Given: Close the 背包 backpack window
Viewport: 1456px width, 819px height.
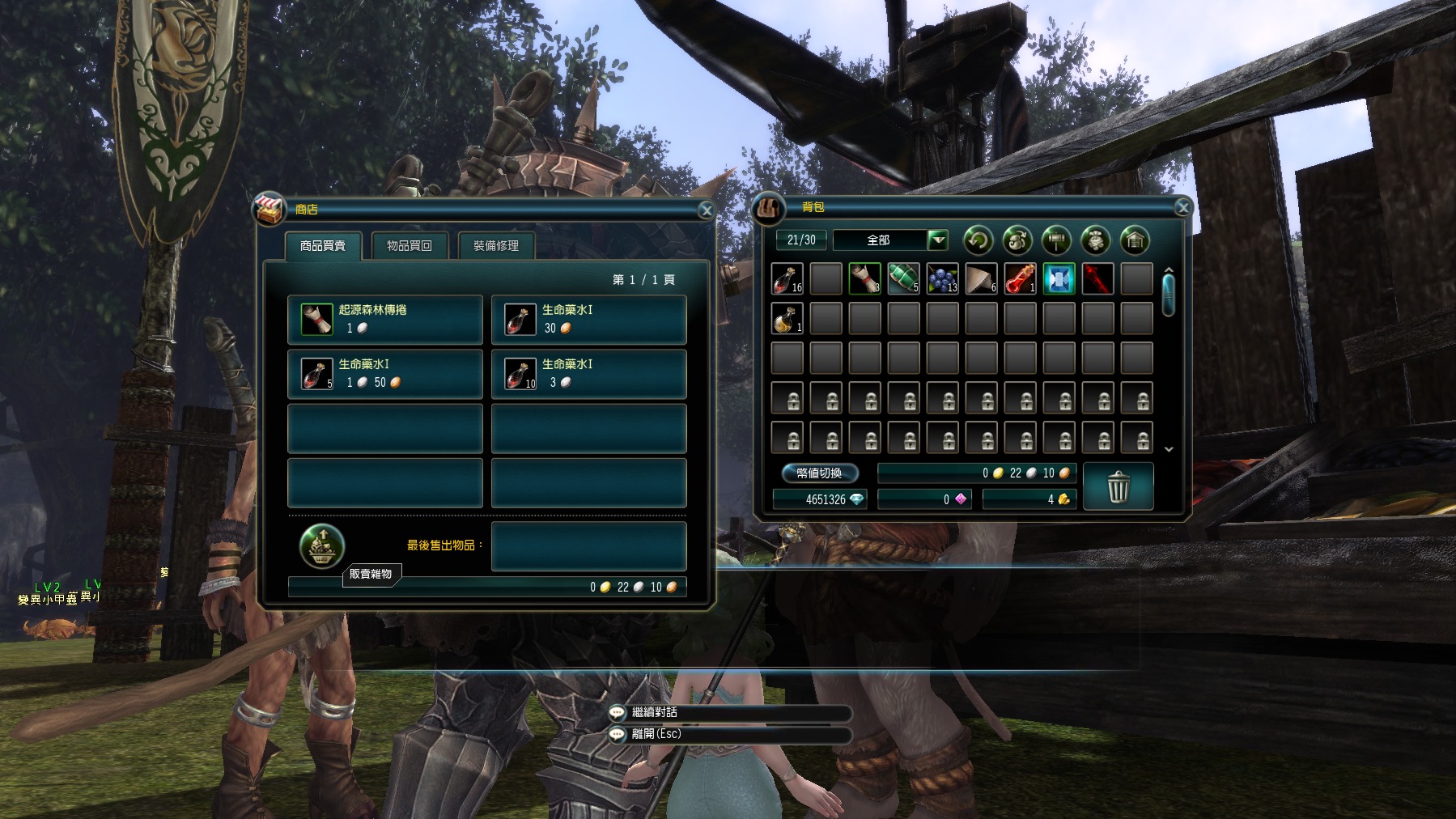Looking at the screenshot, I should [x=1182, y=208].
